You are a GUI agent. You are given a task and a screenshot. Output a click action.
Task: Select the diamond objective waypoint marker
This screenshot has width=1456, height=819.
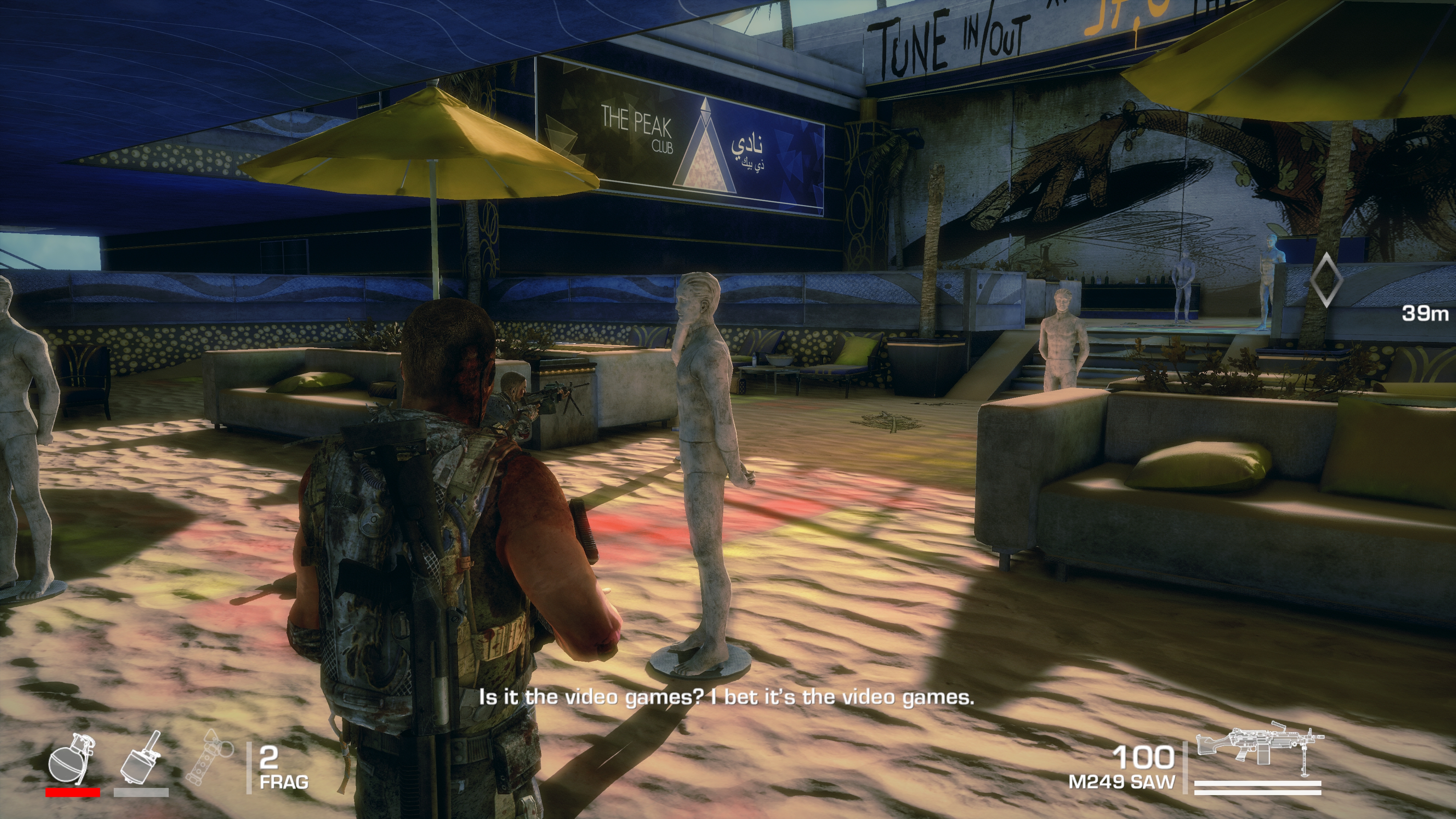1326,280
